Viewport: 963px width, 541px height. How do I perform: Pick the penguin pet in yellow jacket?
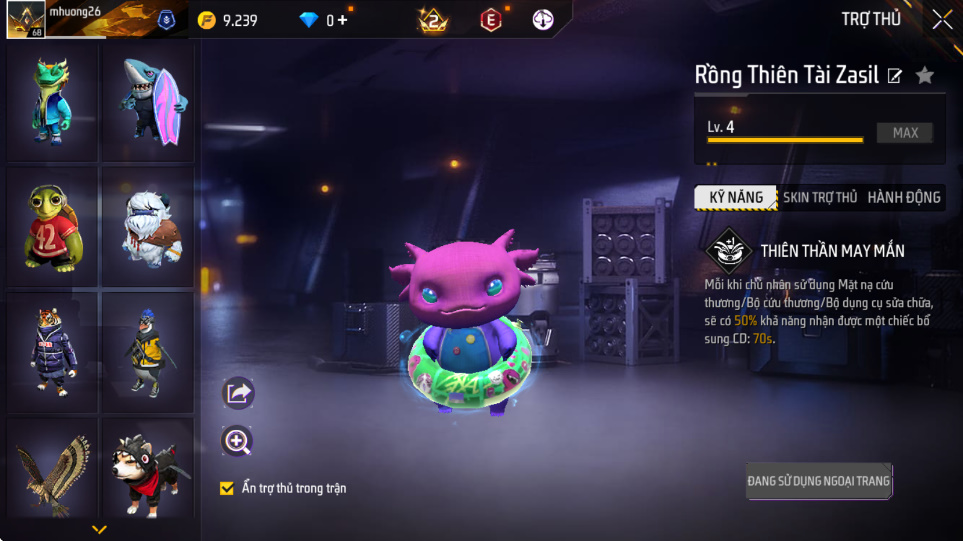(x=148, y=352)
